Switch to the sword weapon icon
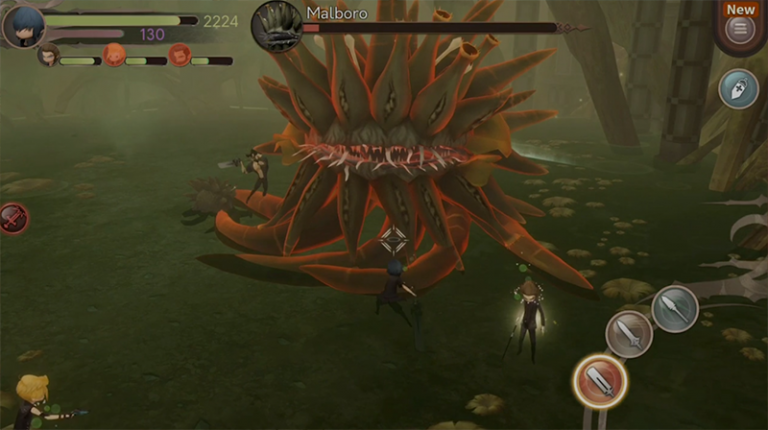Image resolution: width=768 pixels, height=430 pixels. coord(629,334)
